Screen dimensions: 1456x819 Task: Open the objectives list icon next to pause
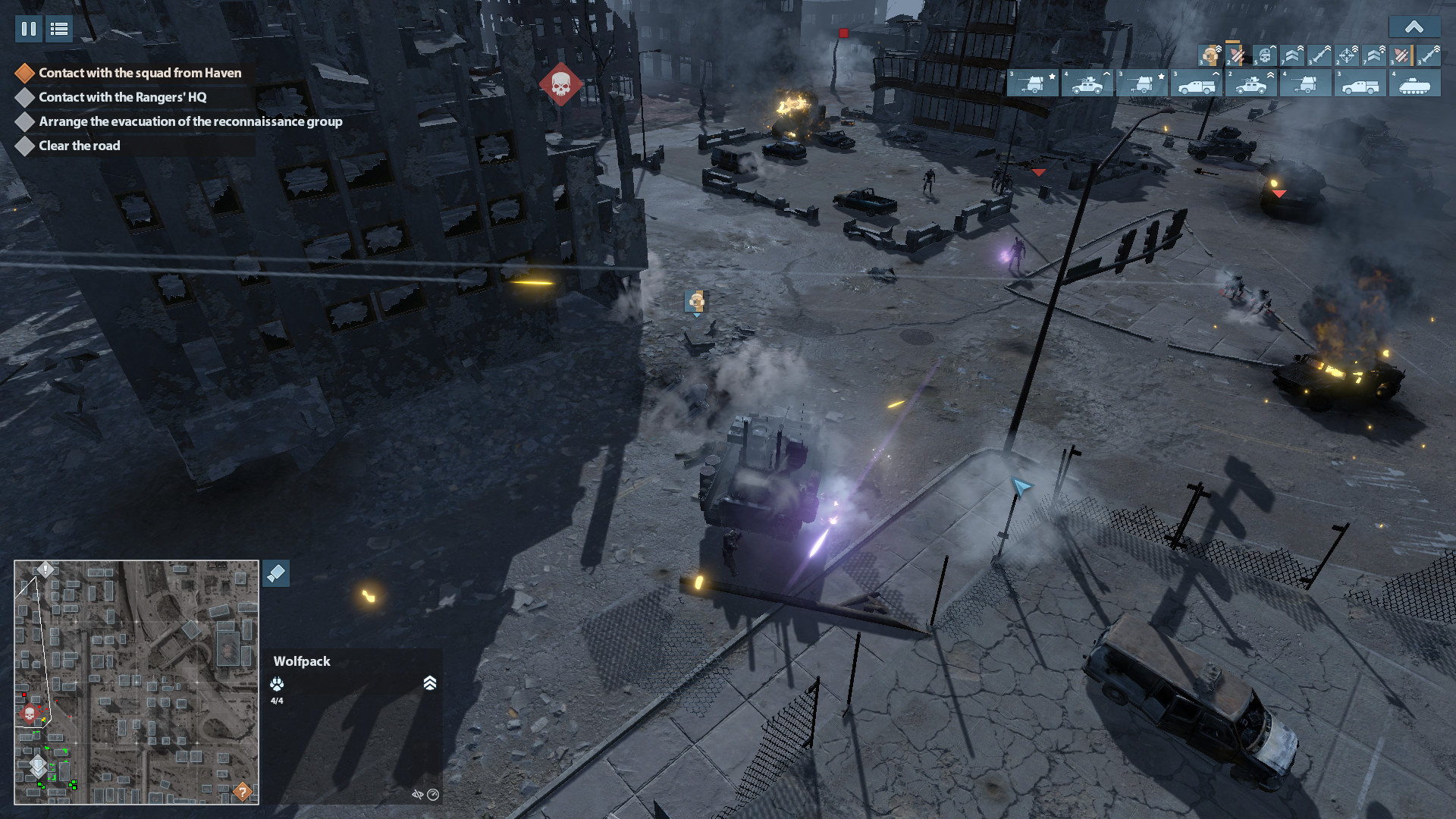[58, 30]
